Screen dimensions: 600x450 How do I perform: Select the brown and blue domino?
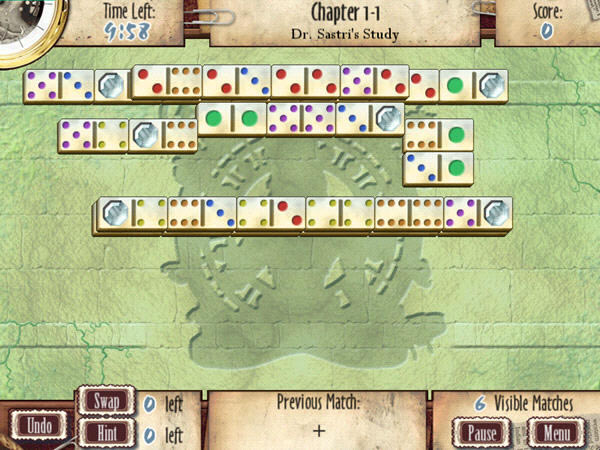coord(202,212)
